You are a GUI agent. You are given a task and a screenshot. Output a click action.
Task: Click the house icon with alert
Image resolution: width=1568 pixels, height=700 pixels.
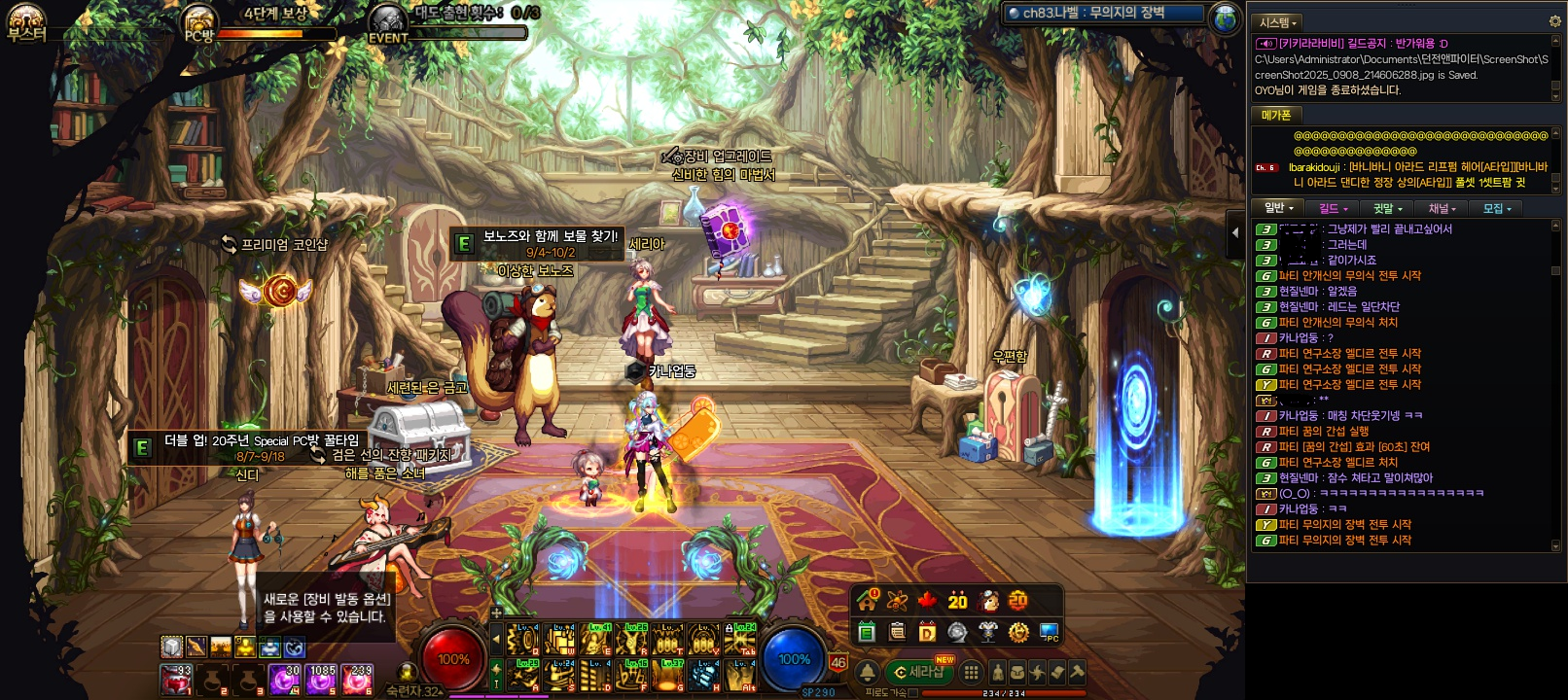pyautogui.click(x=867, y=601)
